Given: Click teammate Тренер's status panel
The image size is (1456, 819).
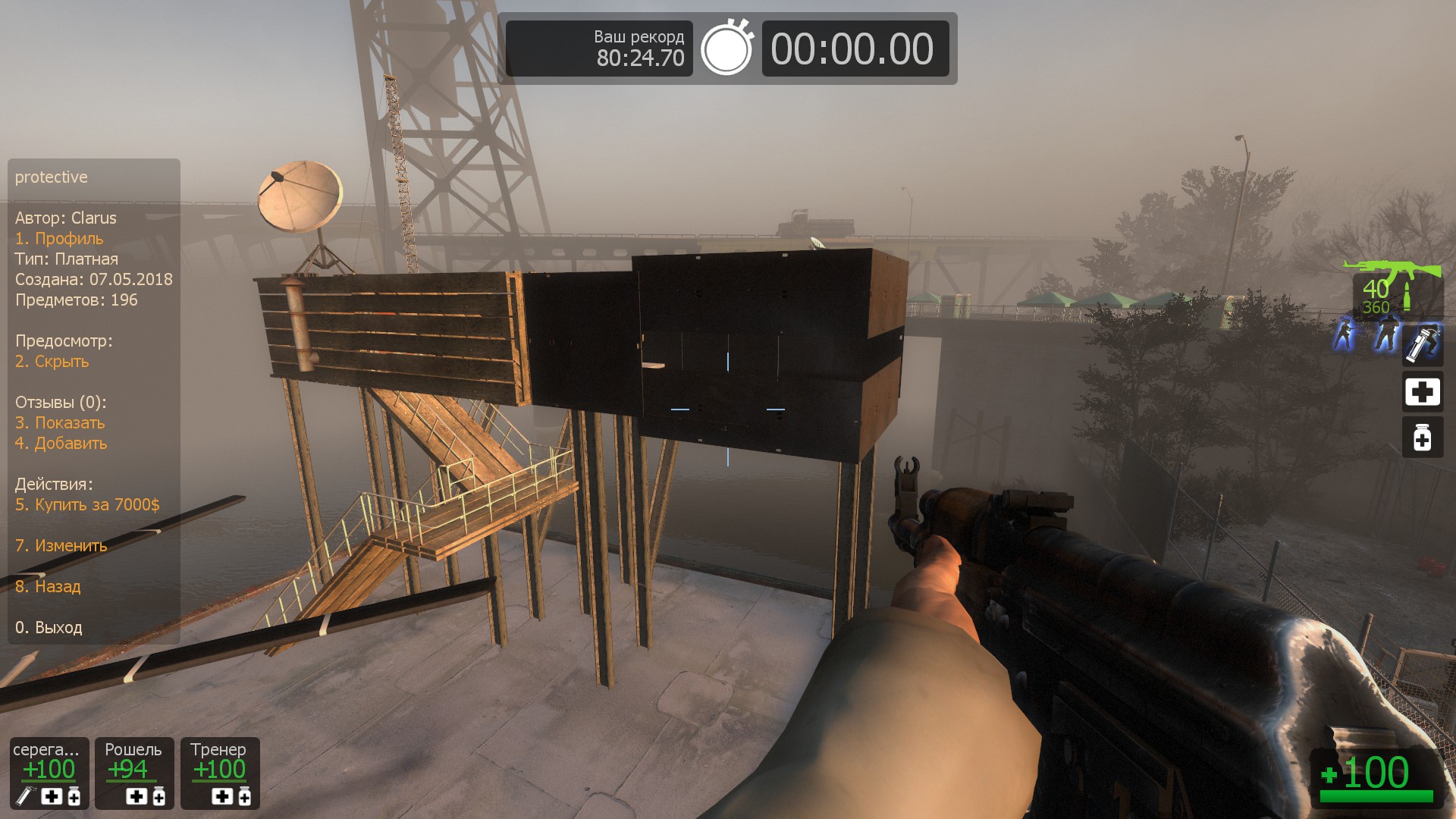Looking at the screenshot, I should point(220,772).
